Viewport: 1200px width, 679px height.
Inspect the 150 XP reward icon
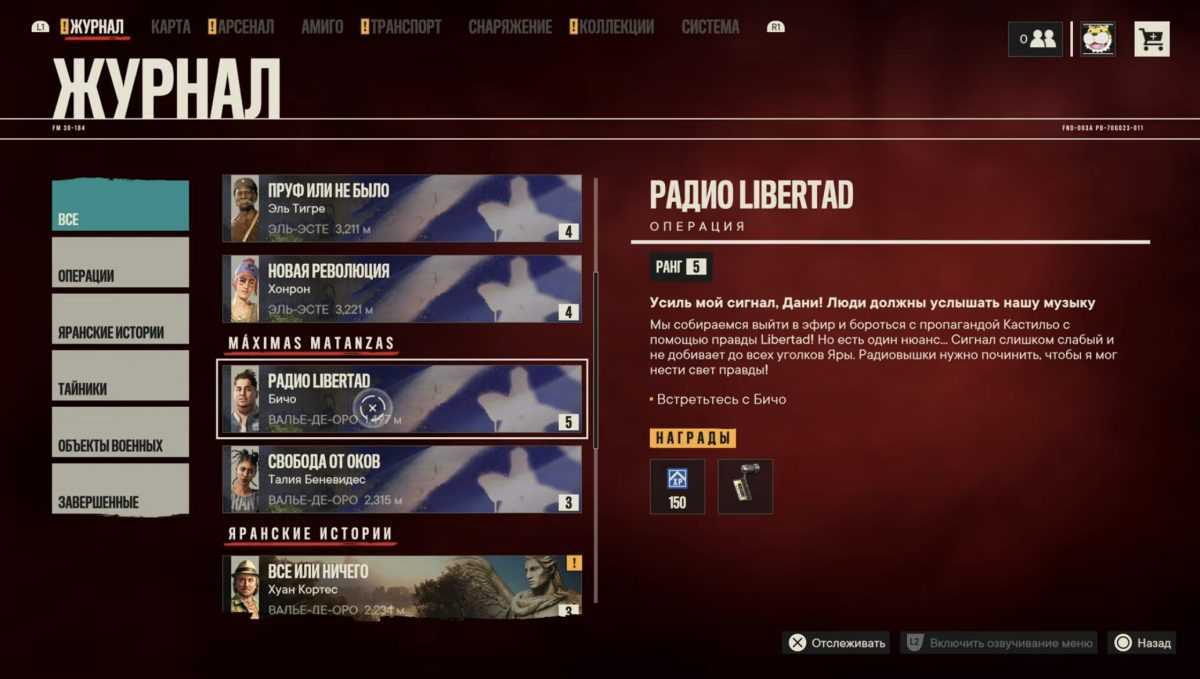coord(677,486)
